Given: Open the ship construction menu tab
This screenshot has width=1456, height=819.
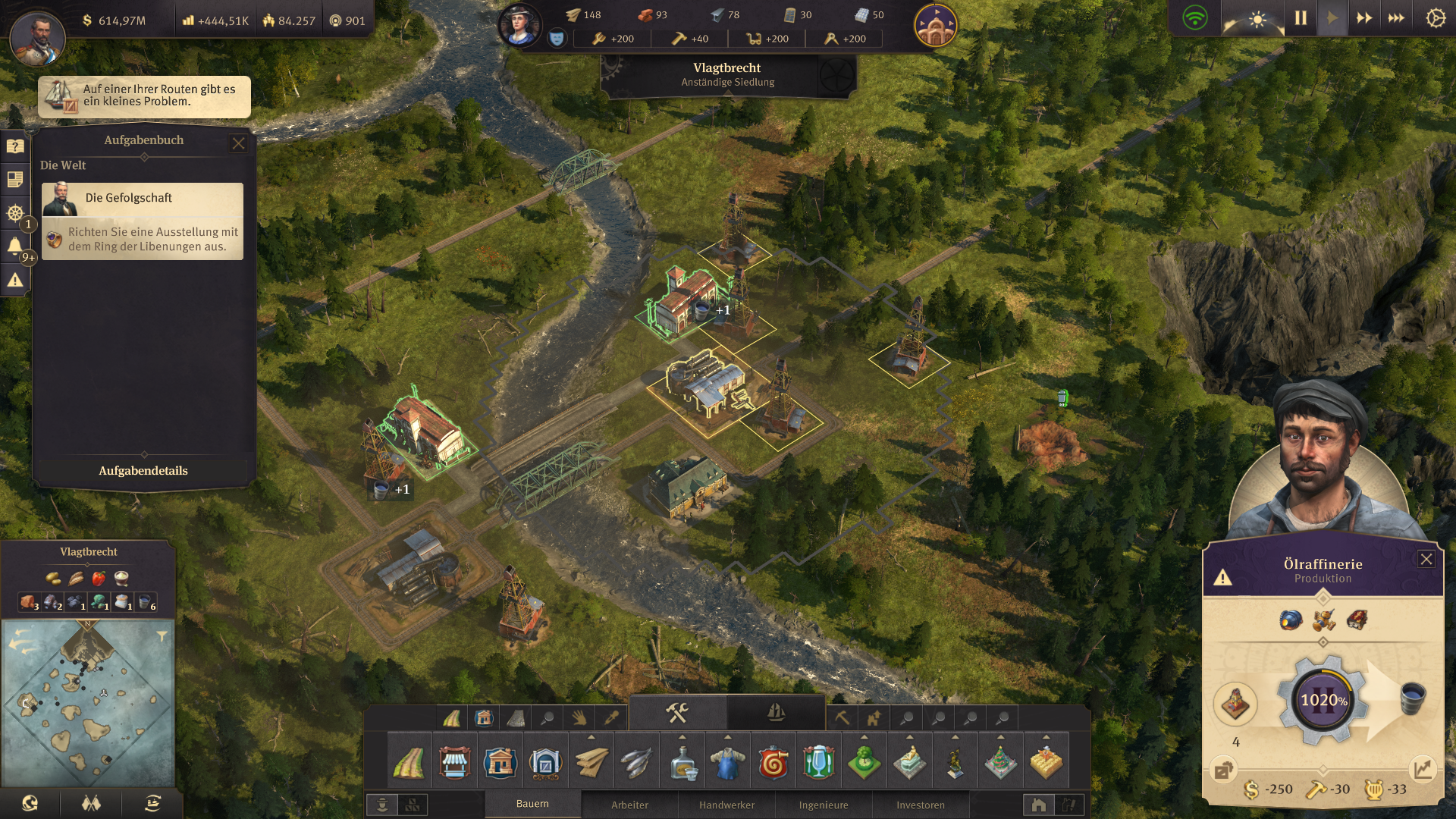Looking at the screenshot, I should tap(776, 713).
